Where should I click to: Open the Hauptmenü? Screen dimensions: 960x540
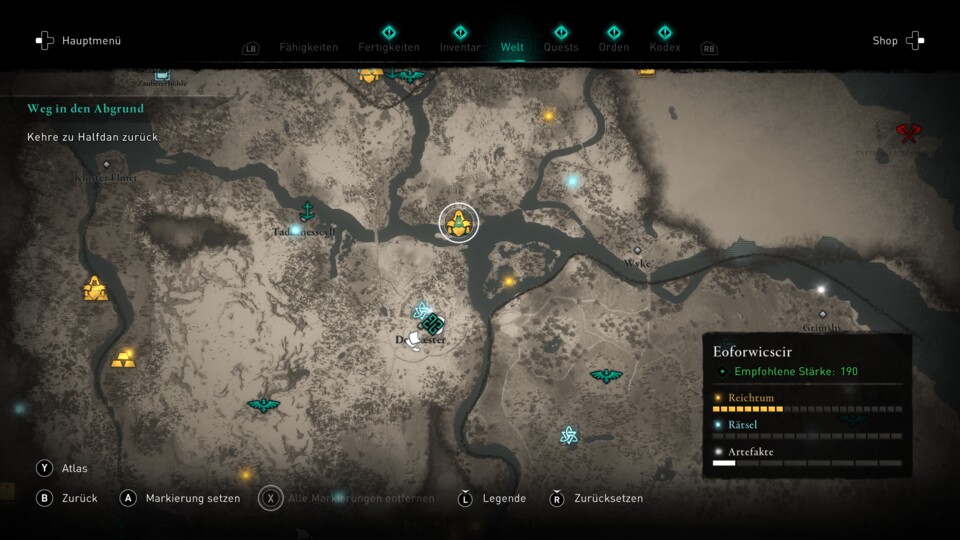click(78, 41)
